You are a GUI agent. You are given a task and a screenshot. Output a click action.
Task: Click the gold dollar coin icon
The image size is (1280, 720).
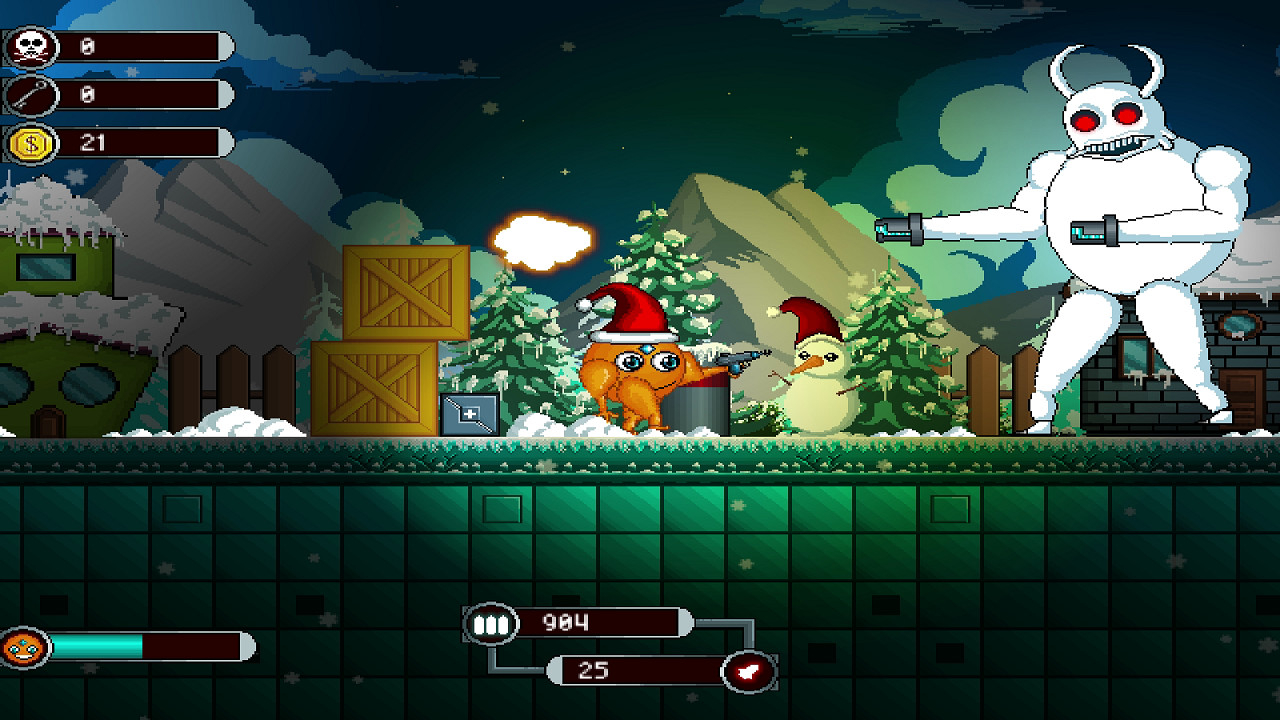30,142
